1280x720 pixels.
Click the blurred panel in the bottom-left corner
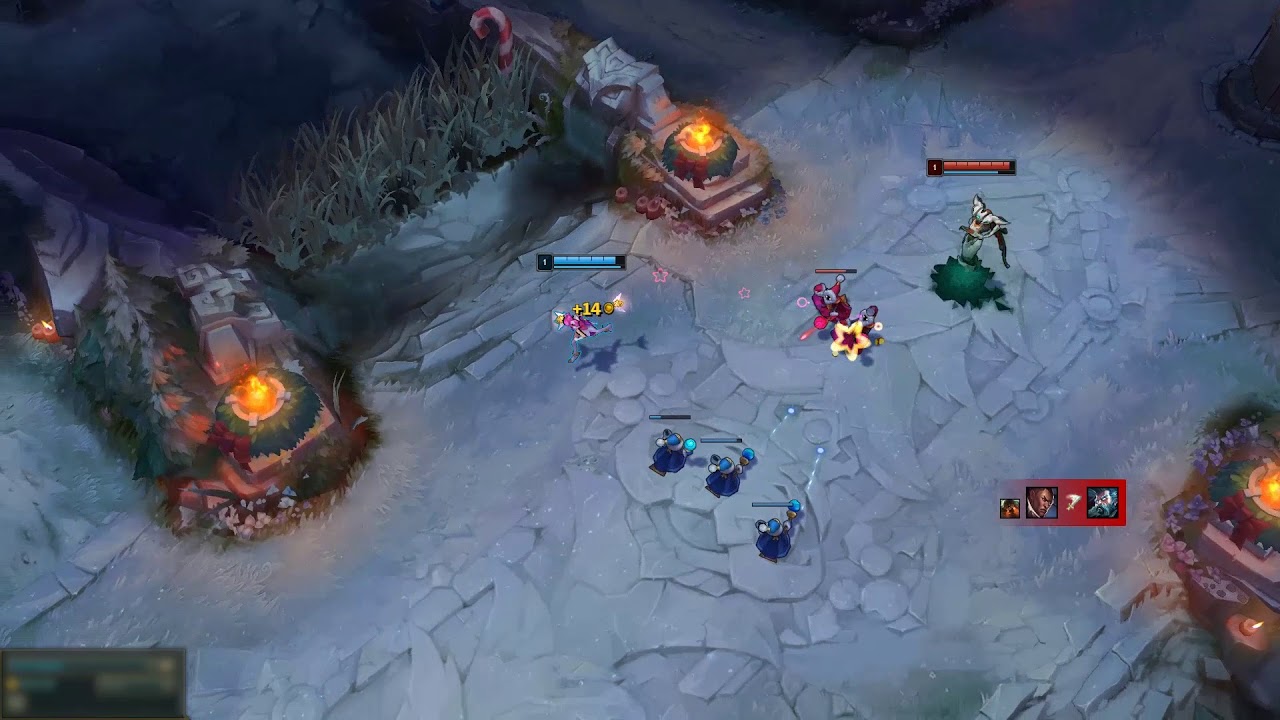pyautogui.click(x=92, y=684)
